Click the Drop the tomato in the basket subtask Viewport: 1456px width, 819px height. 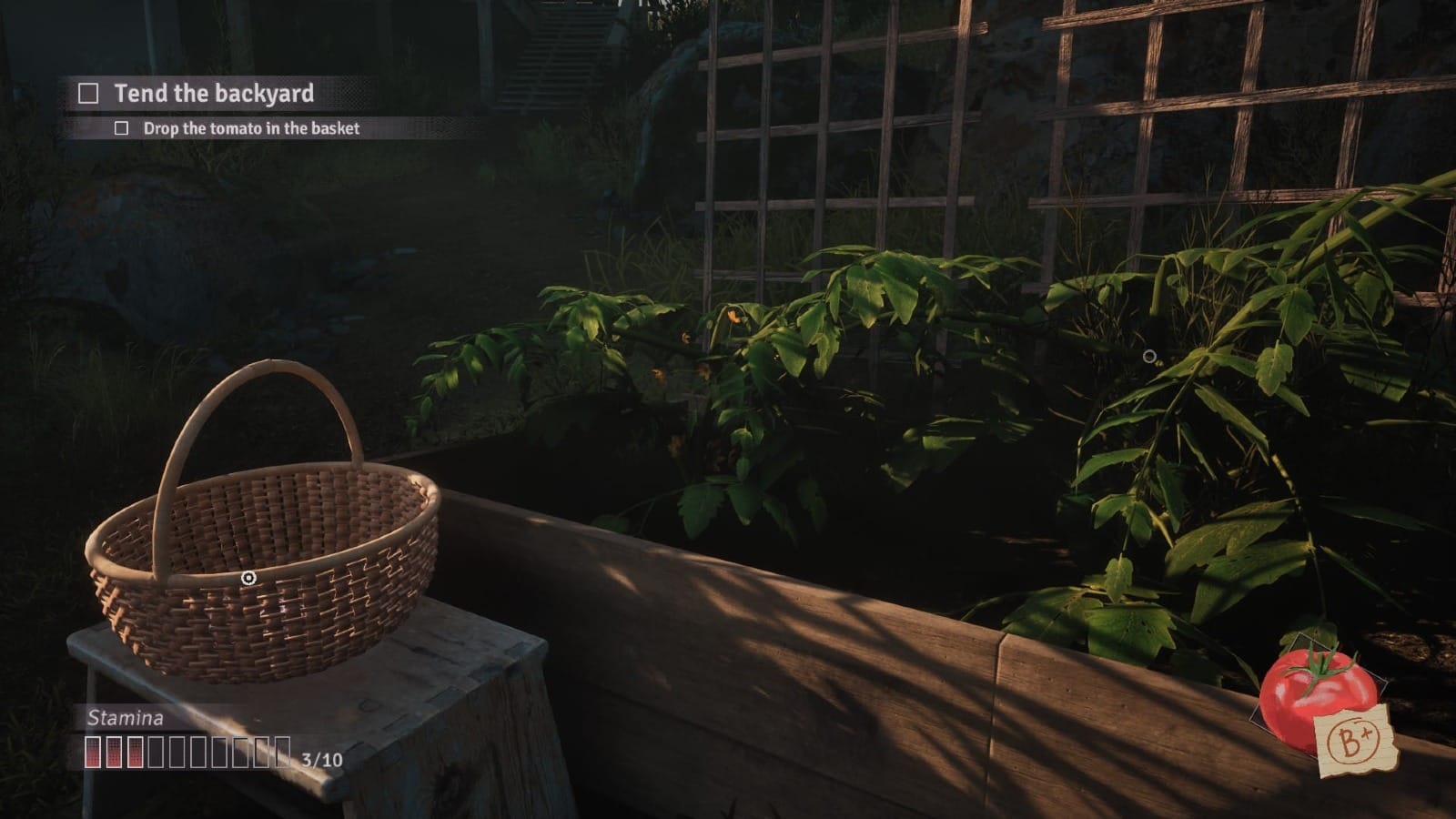[x=250, y=129]
